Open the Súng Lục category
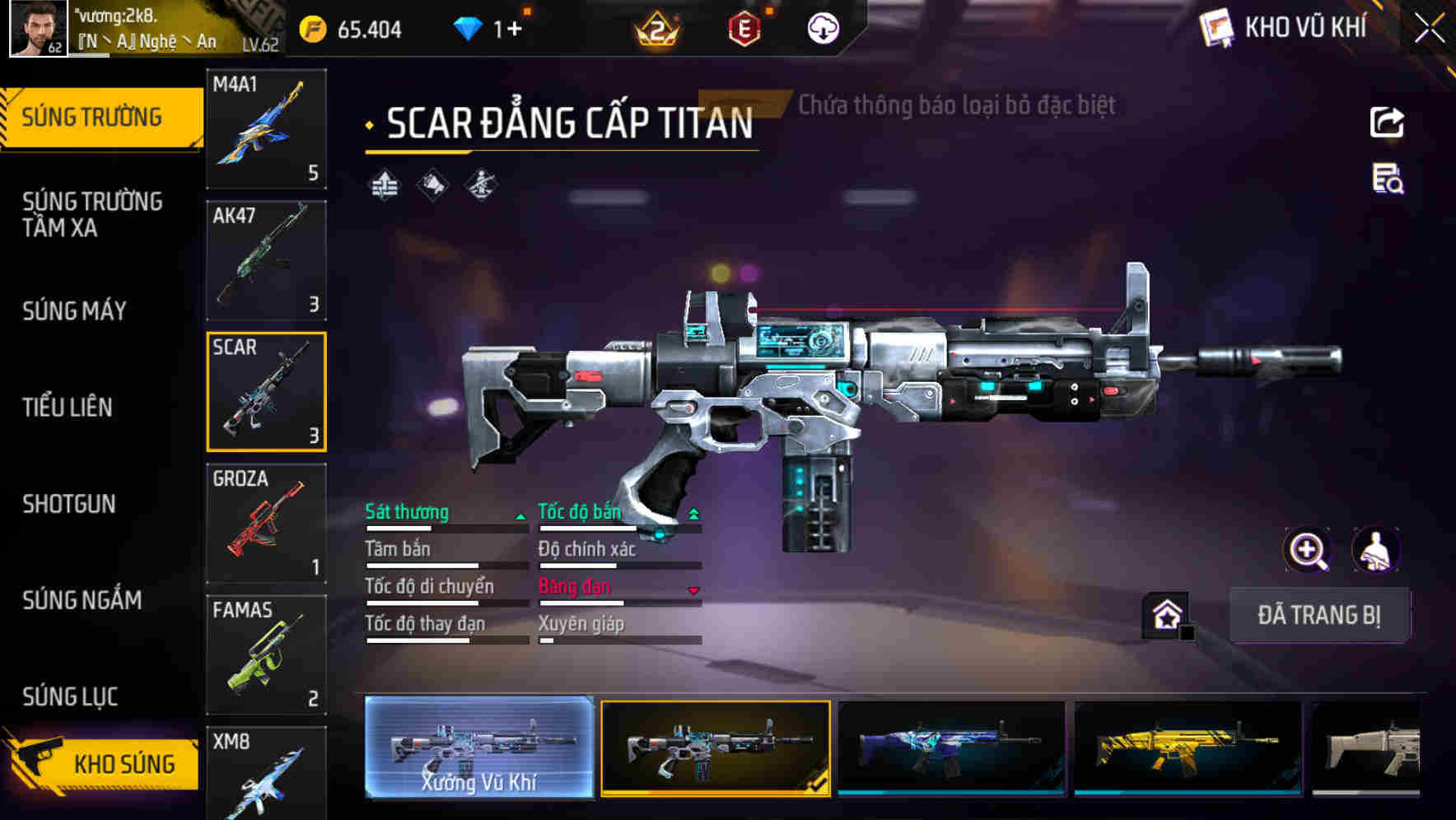Screen dimensions: 1456x820 click(70, 697)
